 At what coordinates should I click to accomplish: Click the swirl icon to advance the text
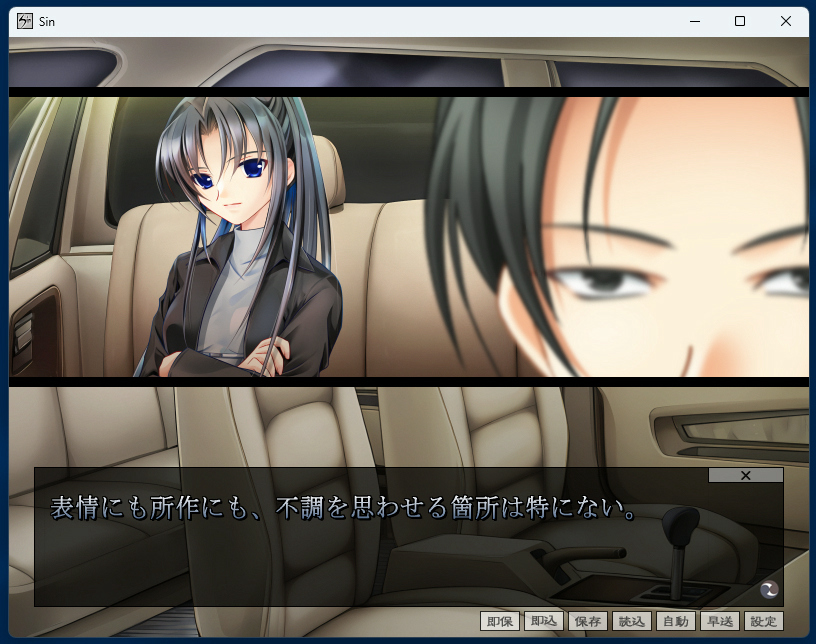tap(769, 590)
